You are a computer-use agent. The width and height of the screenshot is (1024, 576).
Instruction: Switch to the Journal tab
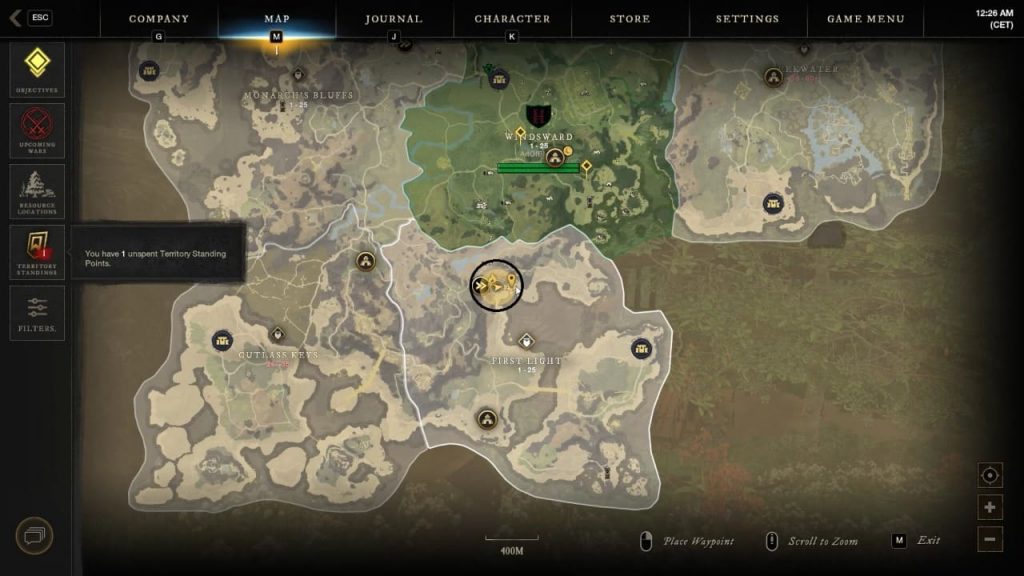[393, 19]
